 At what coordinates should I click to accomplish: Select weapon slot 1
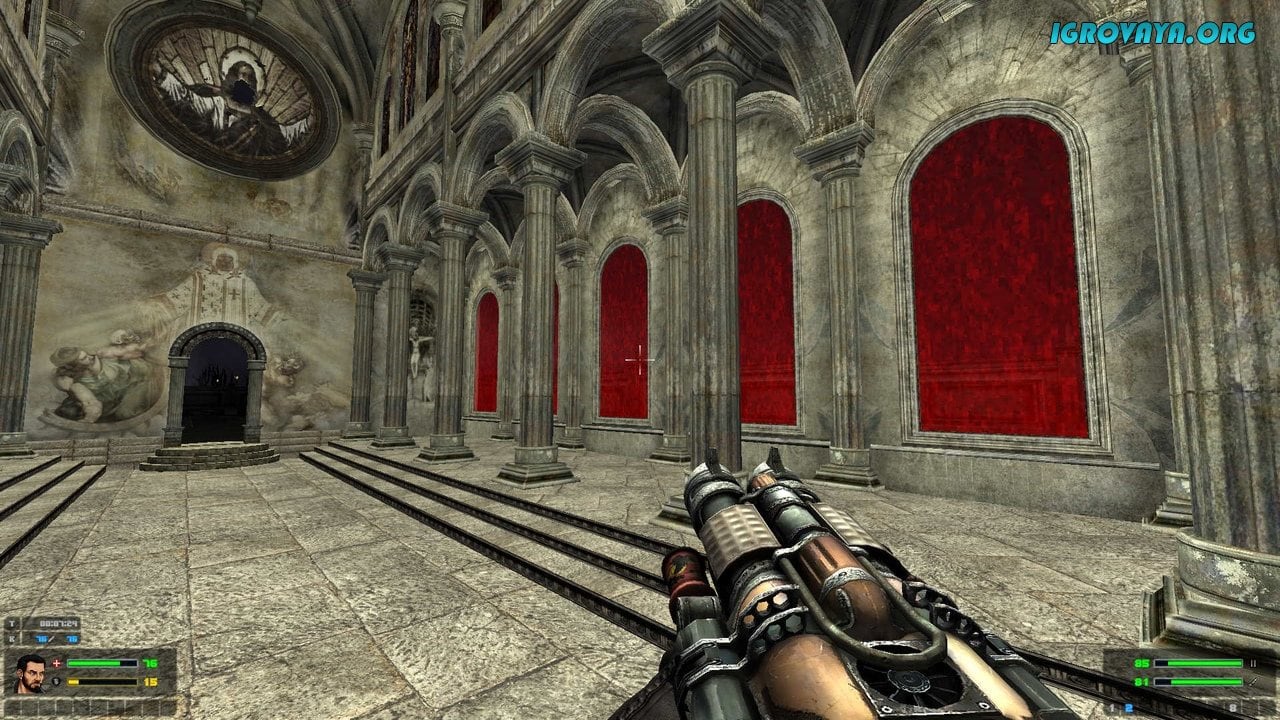[x=1113, y=707]
